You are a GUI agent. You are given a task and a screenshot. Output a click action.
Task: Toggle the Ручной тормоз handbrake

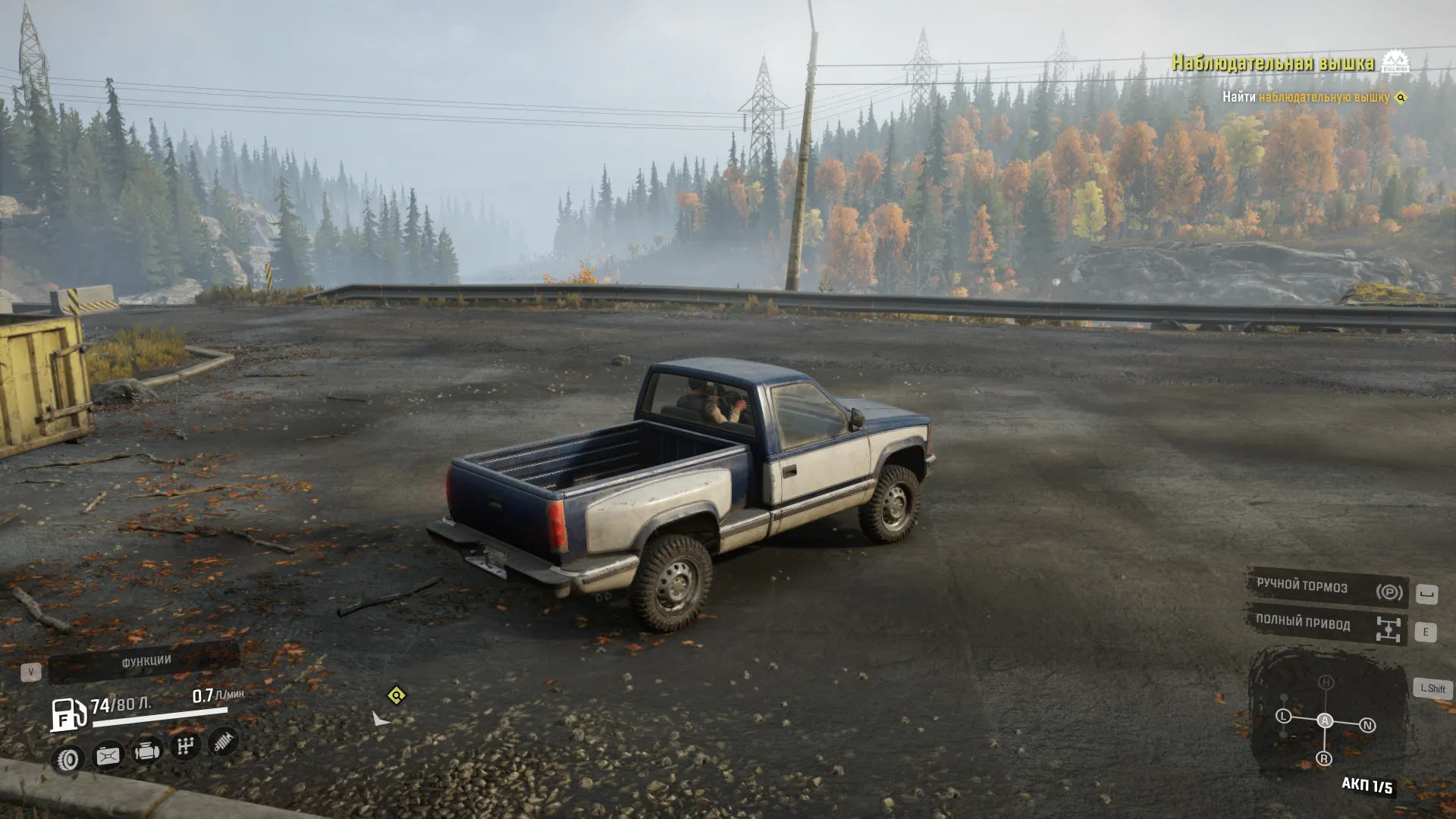coord(1327,588)
